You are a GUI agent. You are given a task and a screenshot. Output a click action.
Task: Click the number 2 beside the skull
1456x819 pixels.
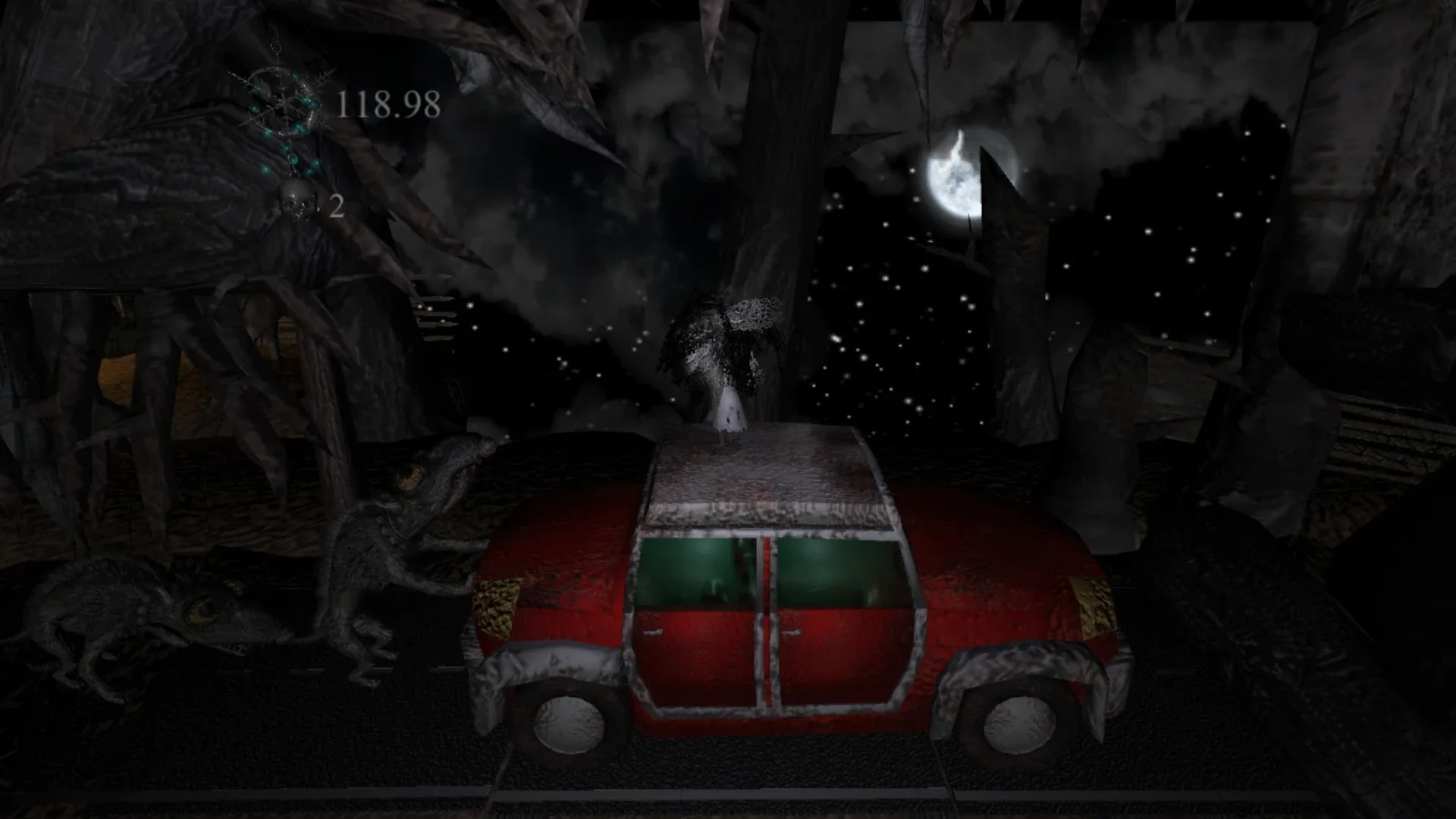(336, 206)
